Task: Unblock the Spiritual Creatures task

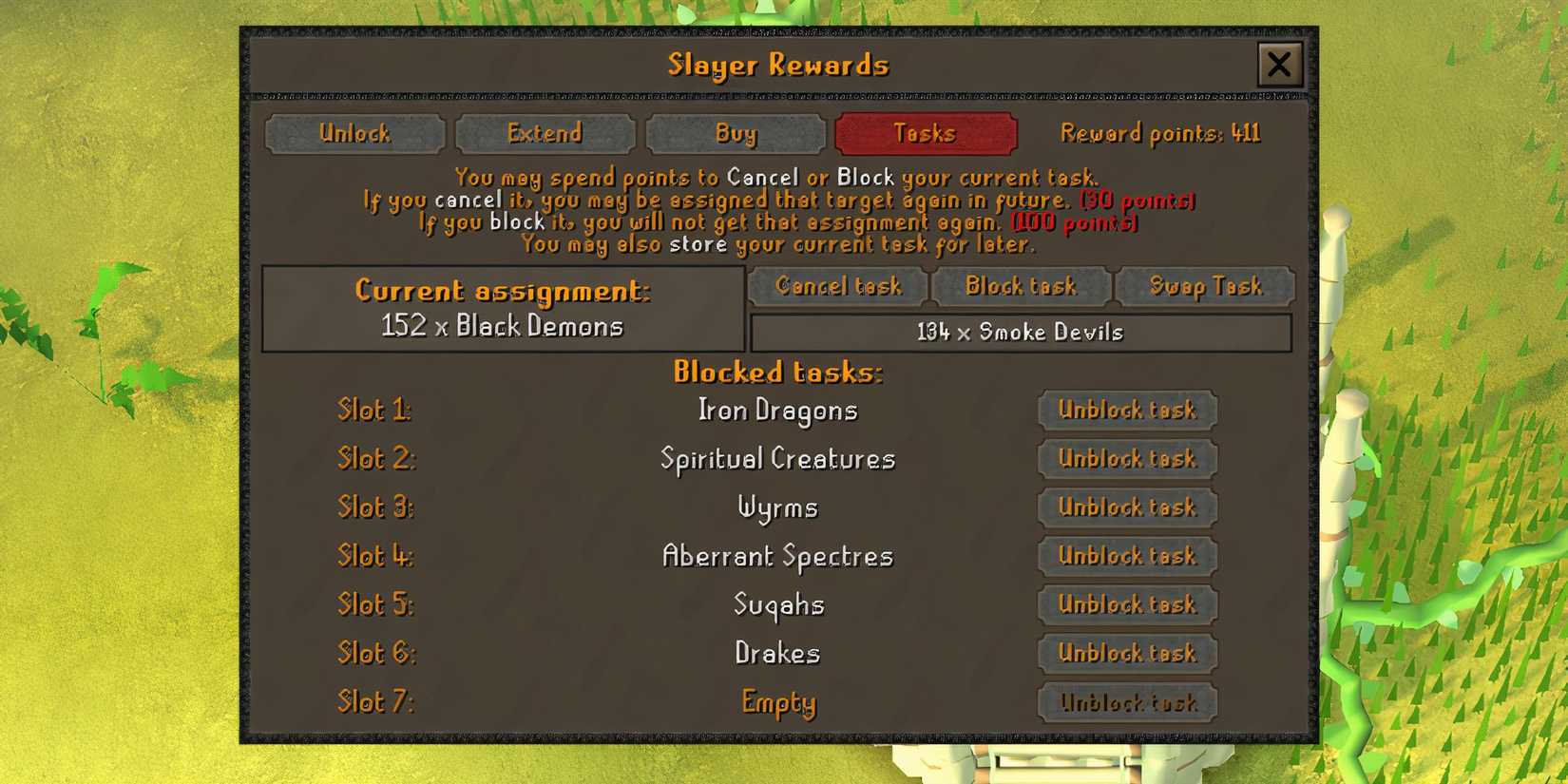Action: pos(1126,459)
